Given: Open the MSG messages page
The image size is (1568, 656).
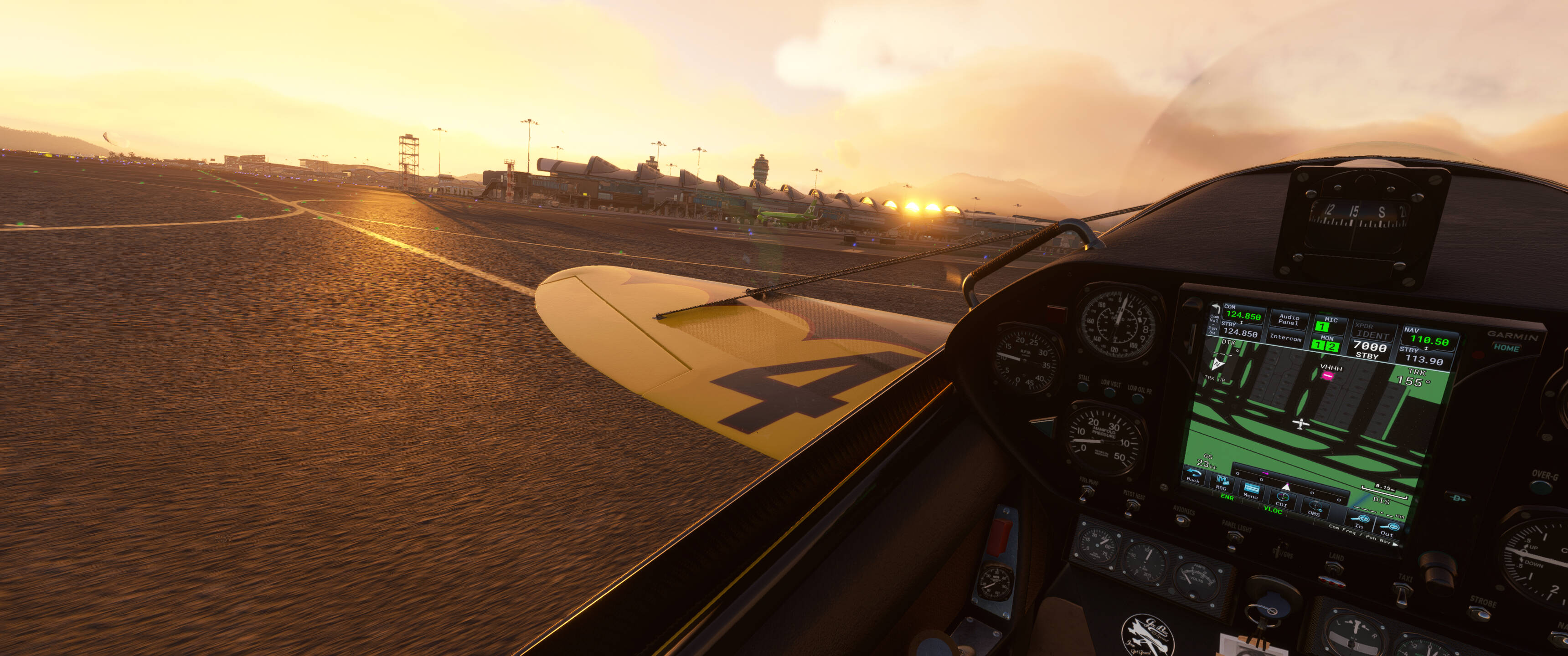Looking at the screenshot, I should (x=1221, y=482).
